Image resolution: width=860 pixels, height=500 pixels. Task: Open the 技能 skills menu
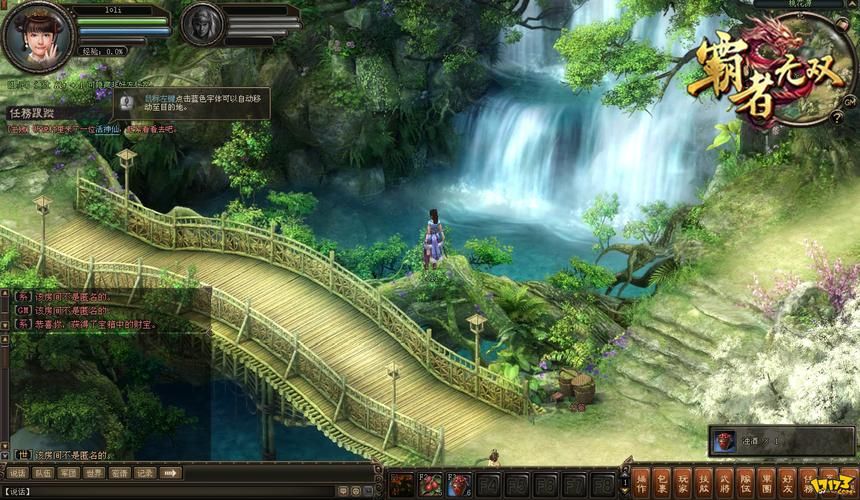click(704, 480)
